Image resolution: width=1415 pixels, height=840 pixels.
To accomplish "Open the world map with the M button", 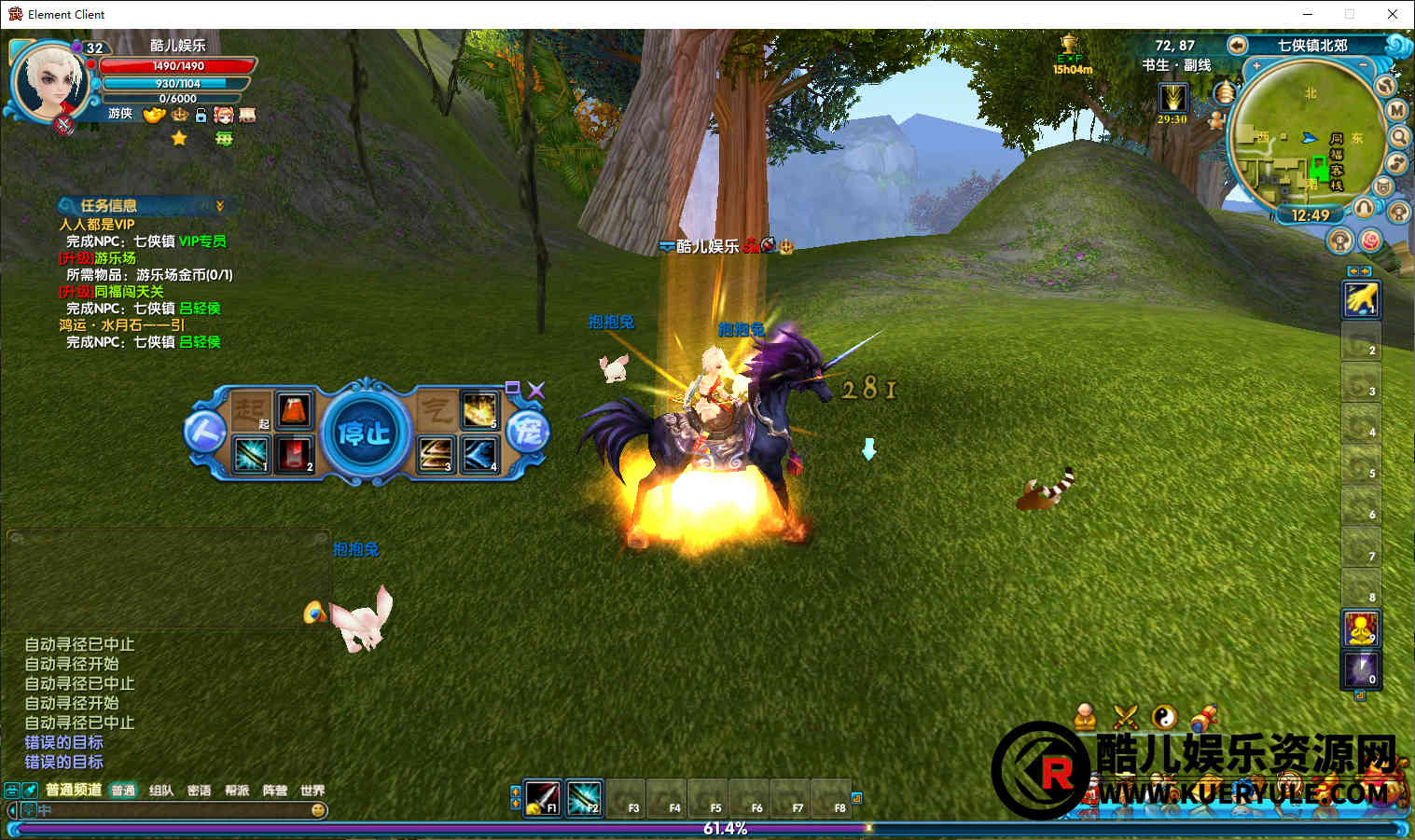I will 1396,110.
